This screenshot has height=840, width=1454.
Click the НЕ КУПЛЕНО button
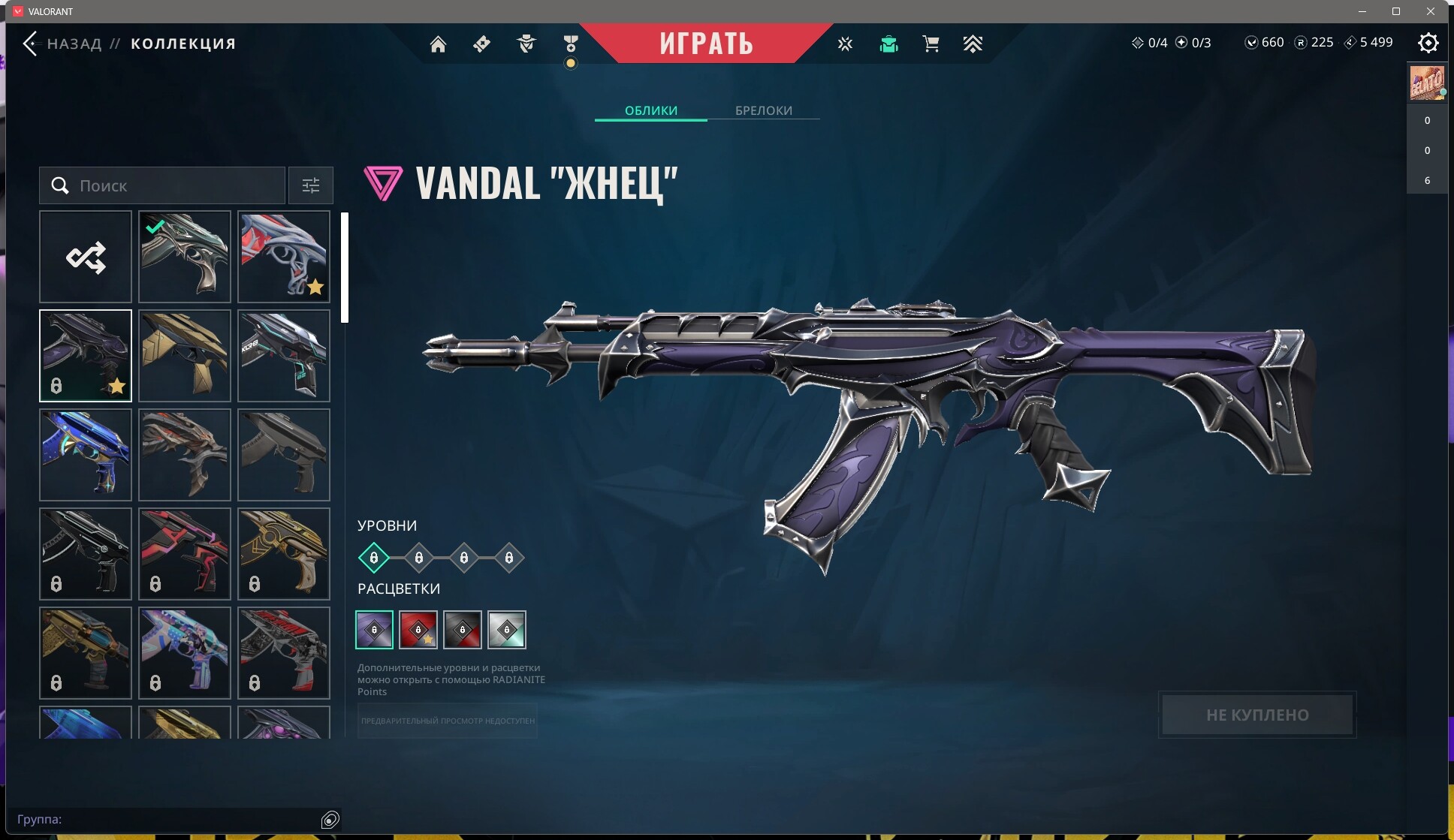[1257, 715]
